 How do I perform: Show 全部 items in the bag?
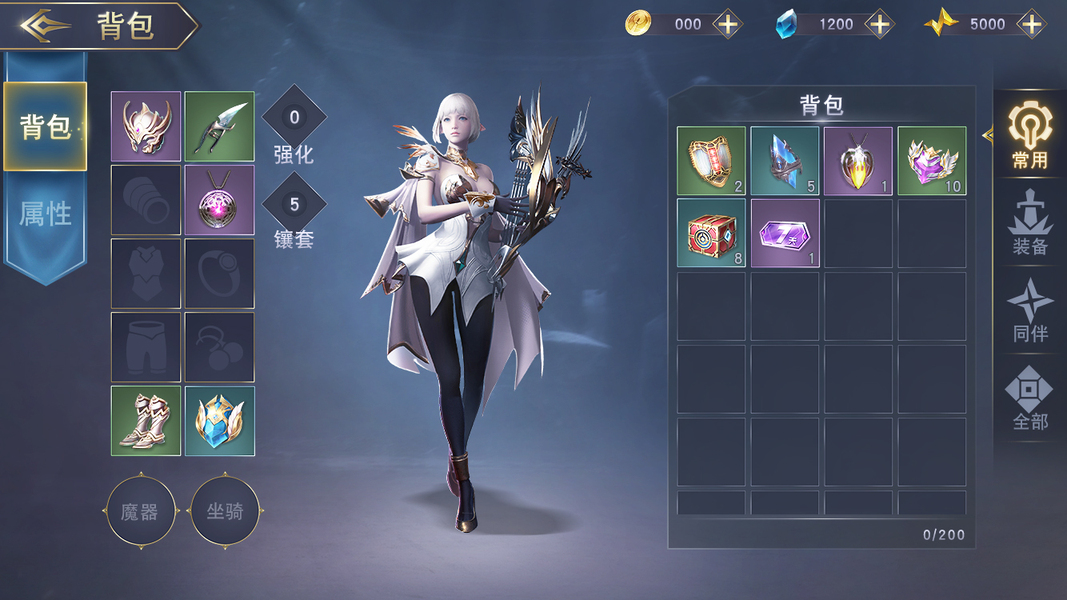tap(1029, 398)
